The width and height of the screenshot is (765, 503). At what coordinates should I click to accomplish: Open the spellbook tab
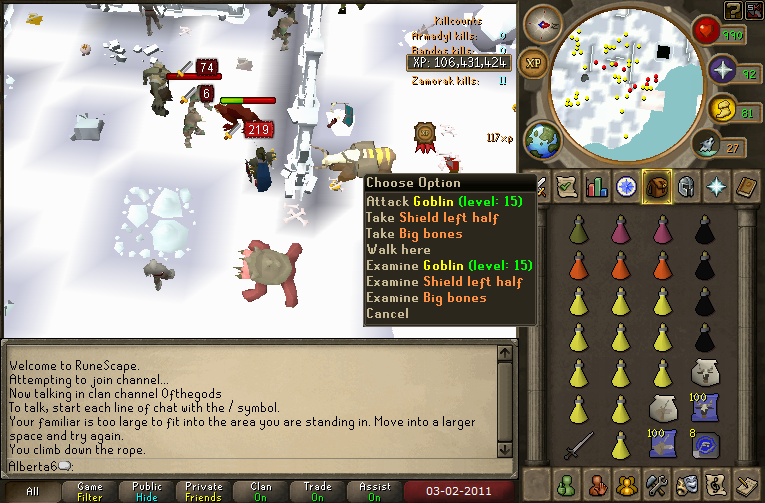click(x=744, y=186)
